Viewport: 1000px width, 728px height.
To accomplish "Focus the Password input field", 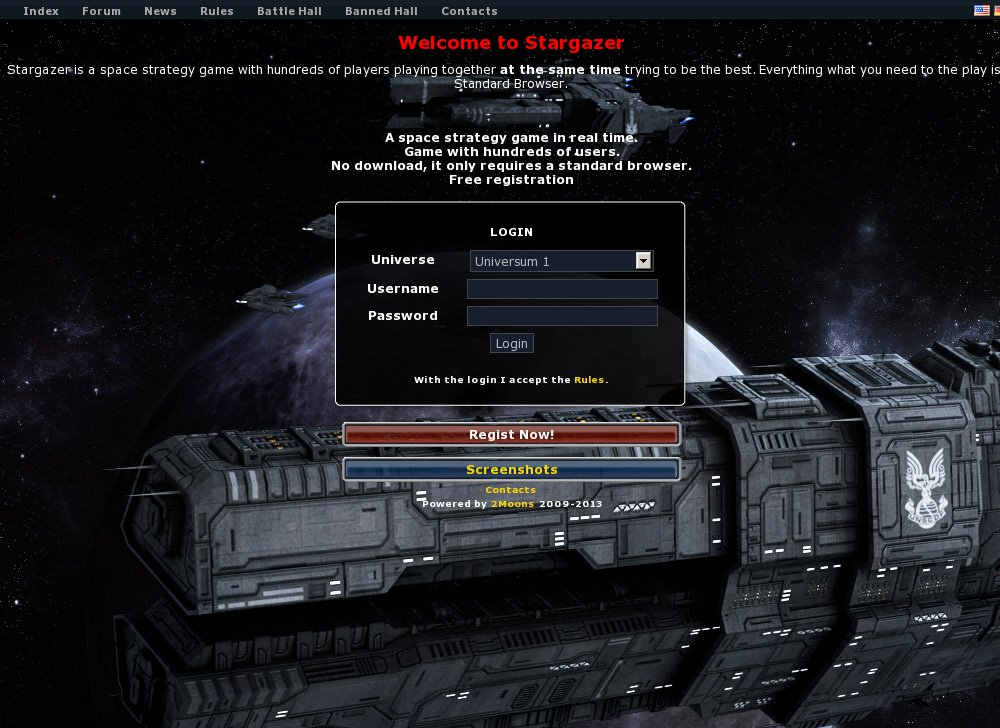I will (562, 316).
